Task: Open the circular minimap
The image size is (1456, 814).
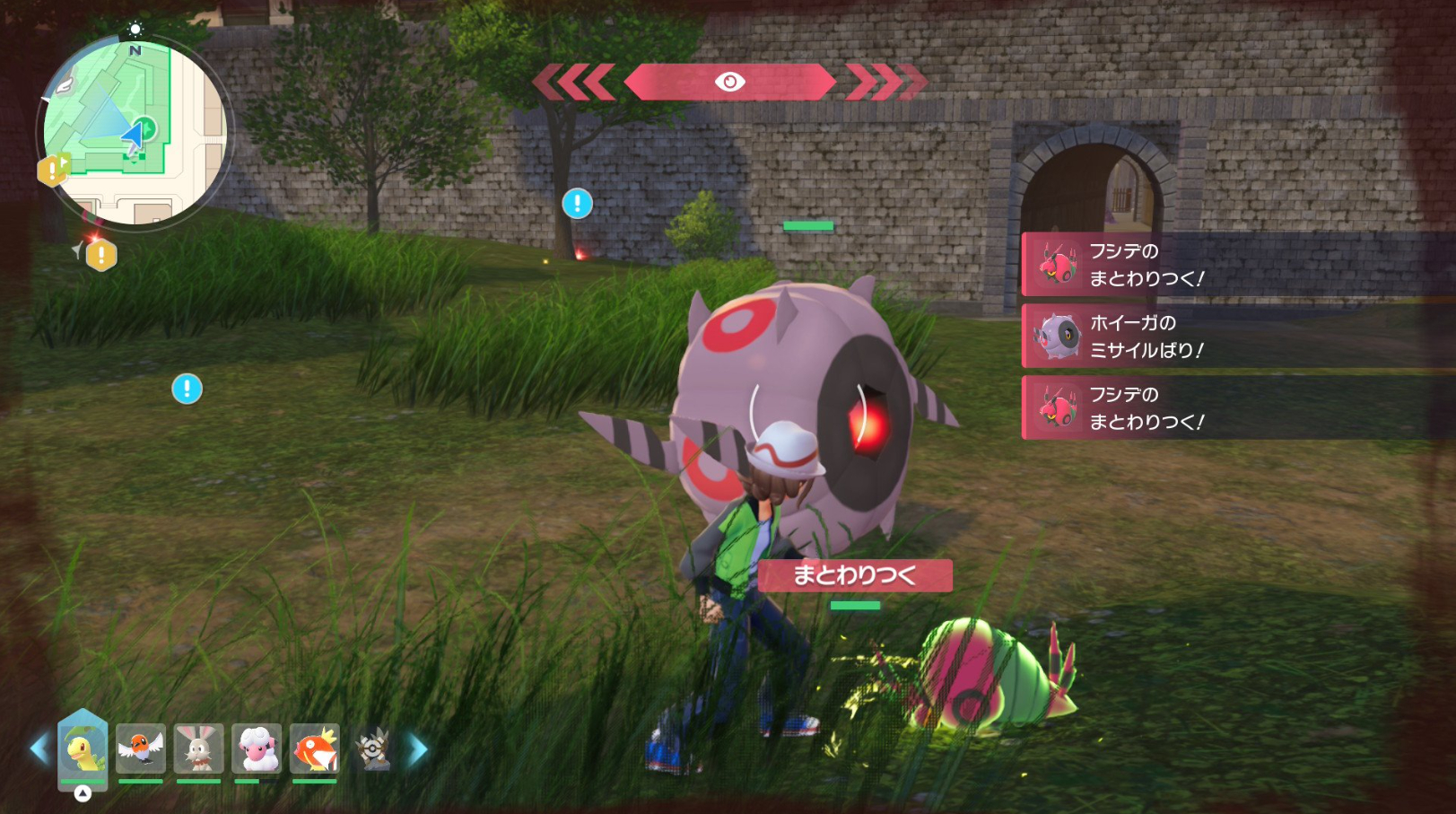Action: (135, 132)
